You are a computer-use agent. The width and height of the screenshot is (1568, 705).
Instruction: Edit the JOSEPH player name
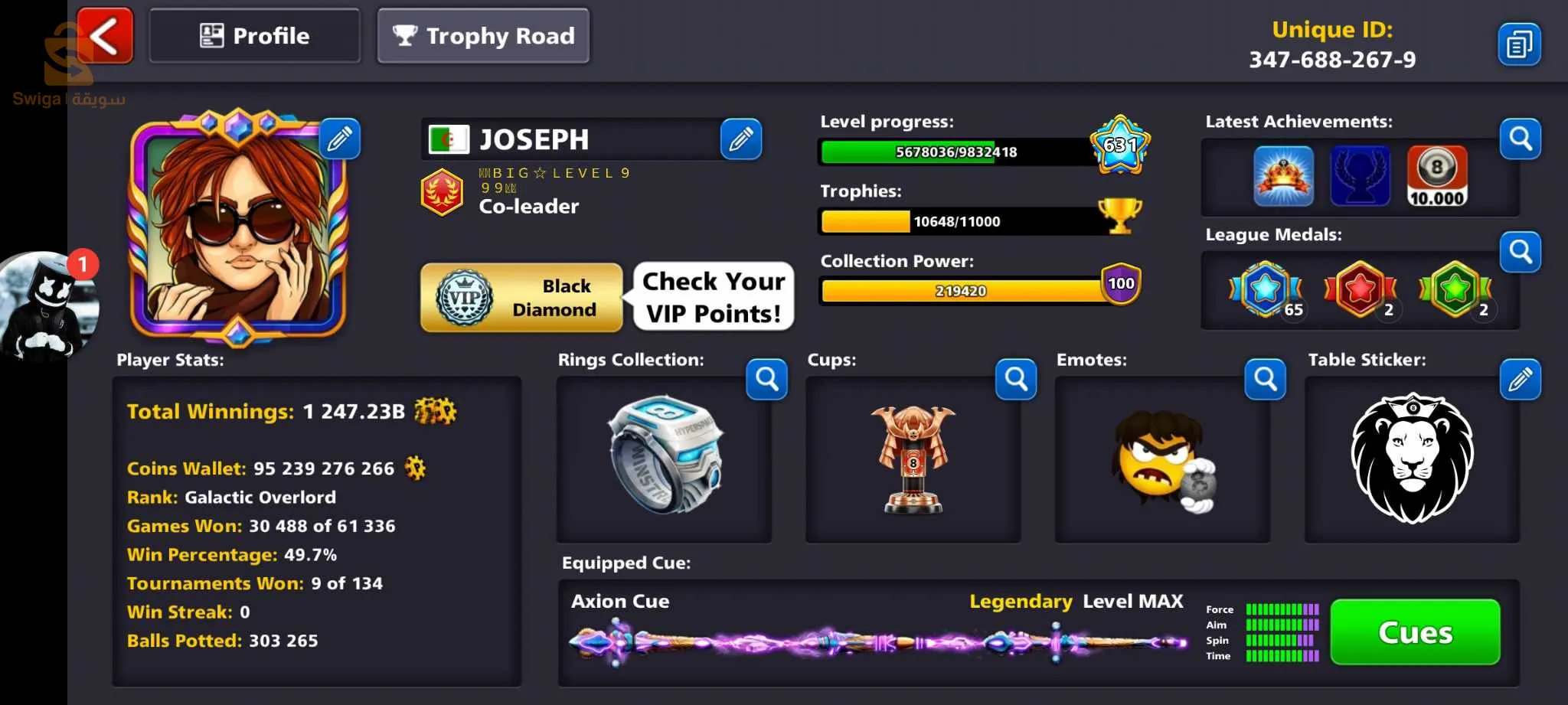click(x=740, y=139)
